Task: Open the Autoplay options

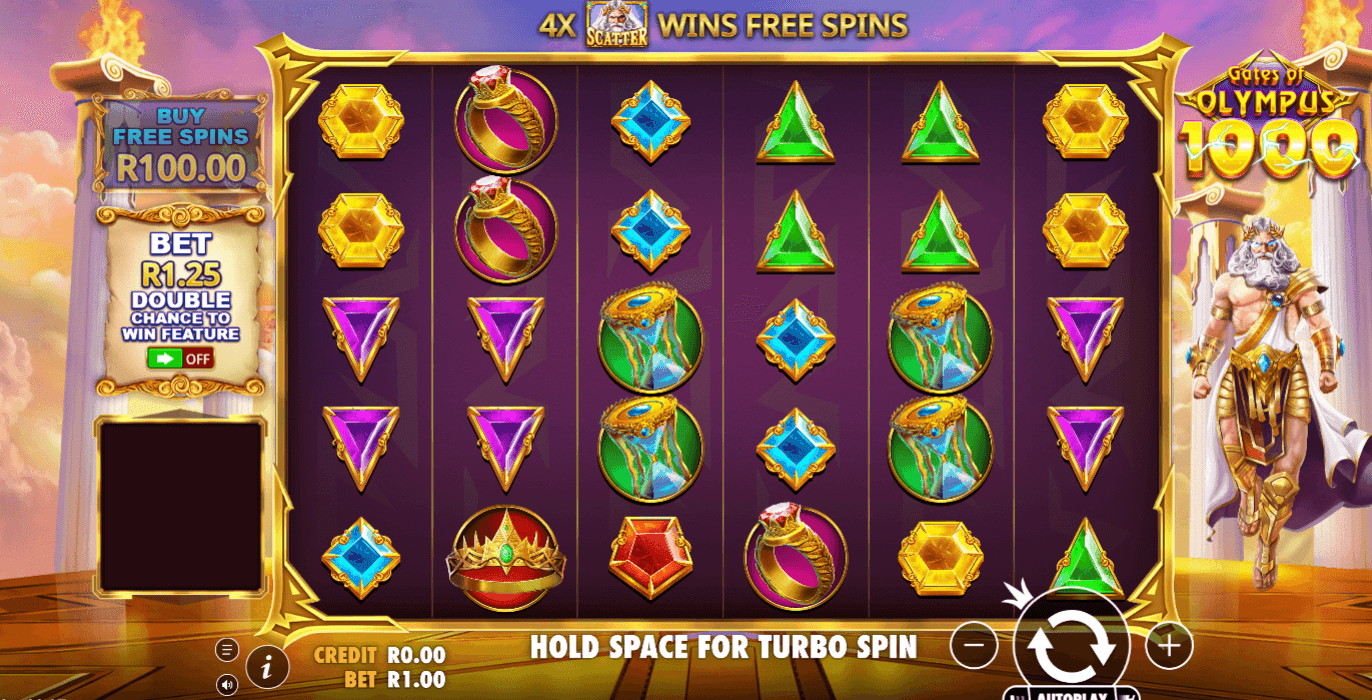Action: [x=1071, y=694]
